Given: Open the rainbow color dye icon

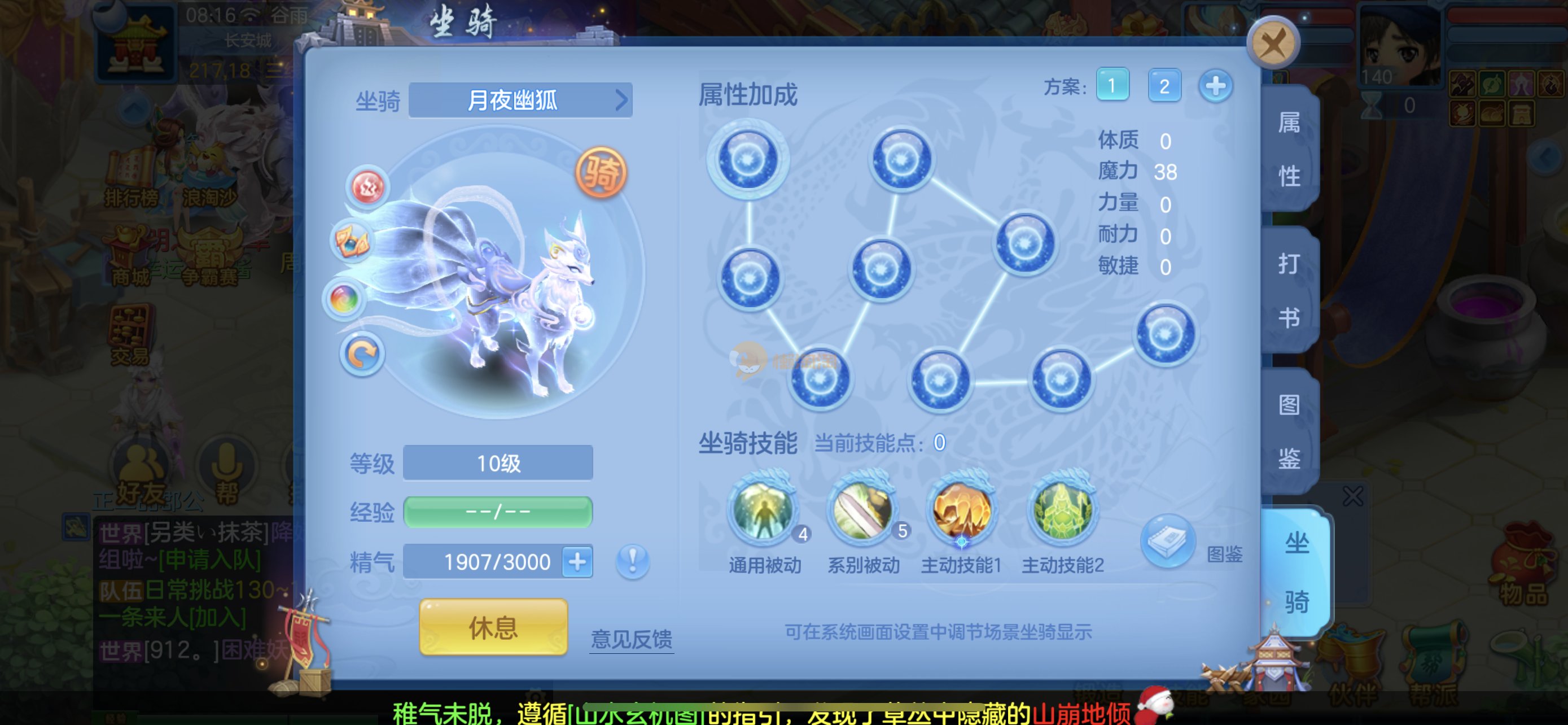Looking at the screenshot, I should pyautogui.click(x=344, y=299).
